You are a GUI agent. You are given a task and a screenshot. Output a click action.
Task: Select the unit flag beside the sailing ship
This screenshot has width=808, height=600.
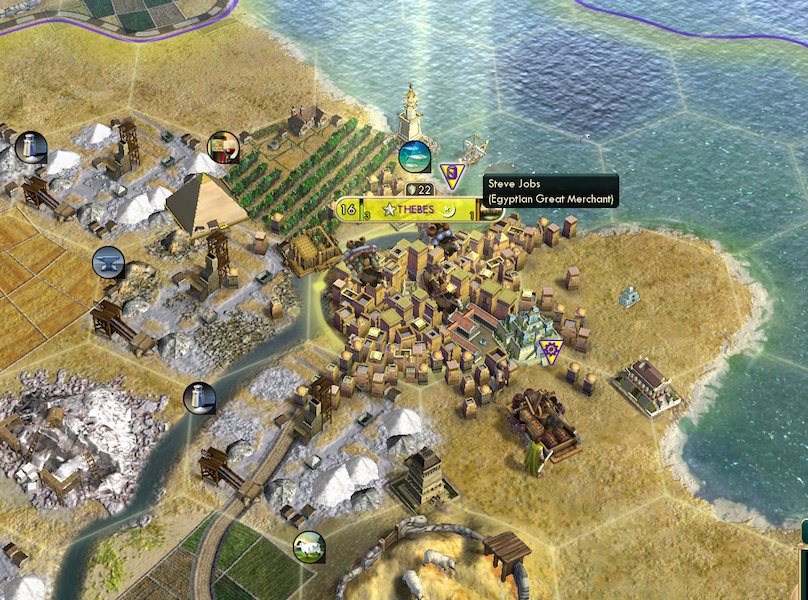(453, 176)
